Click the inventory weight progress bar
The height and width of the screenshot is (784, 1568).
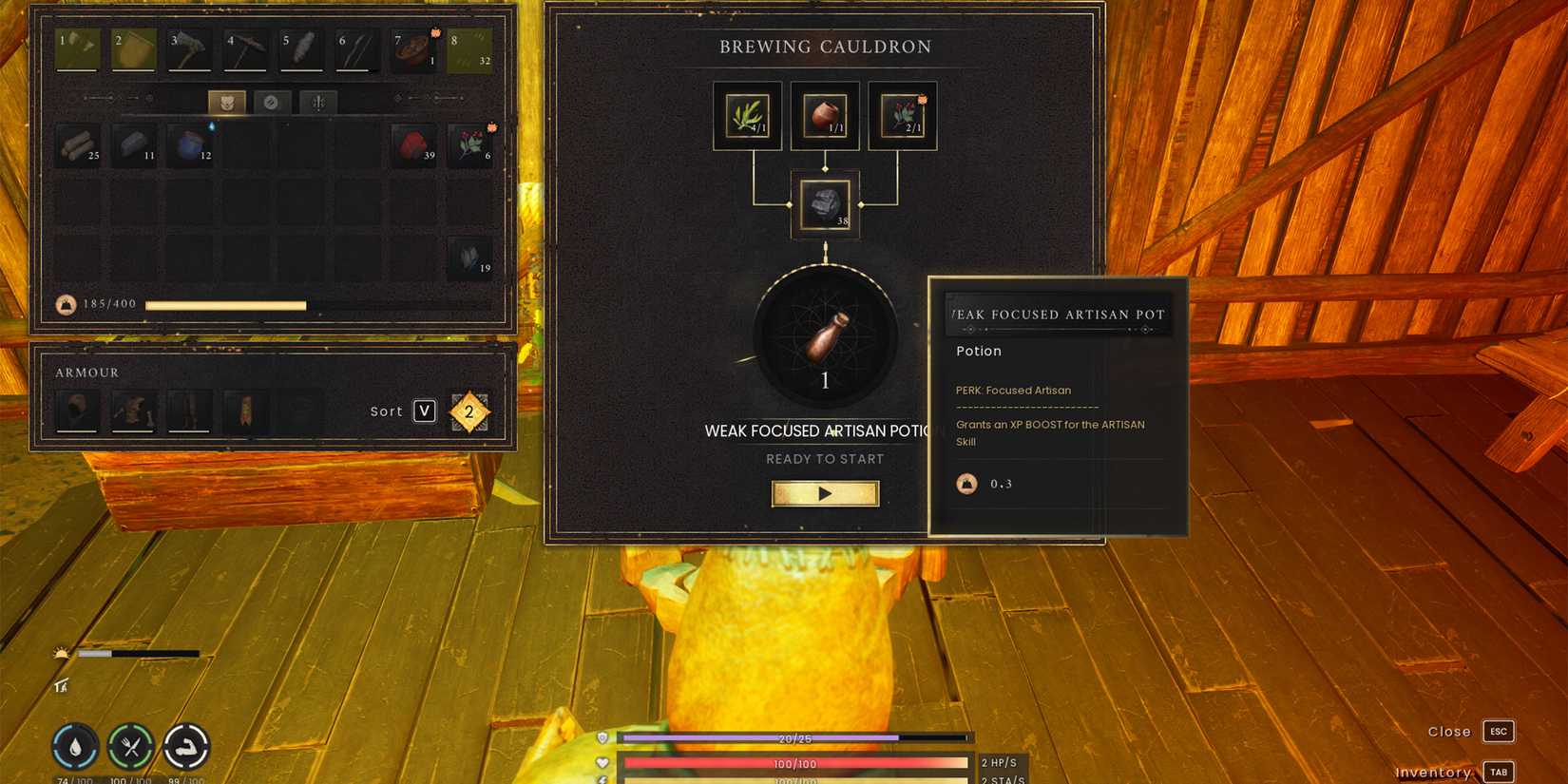(228, 305)
